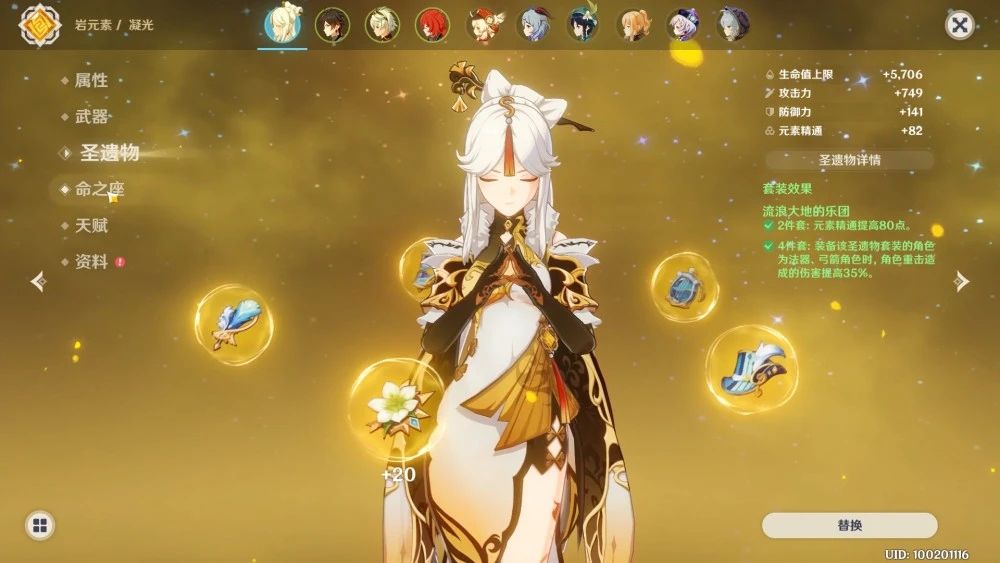Screen dimensions: 1000x563
Task: Choose the blue-haired Ganyu portrait
Action: pyautogui.click(x=533, y=25)
